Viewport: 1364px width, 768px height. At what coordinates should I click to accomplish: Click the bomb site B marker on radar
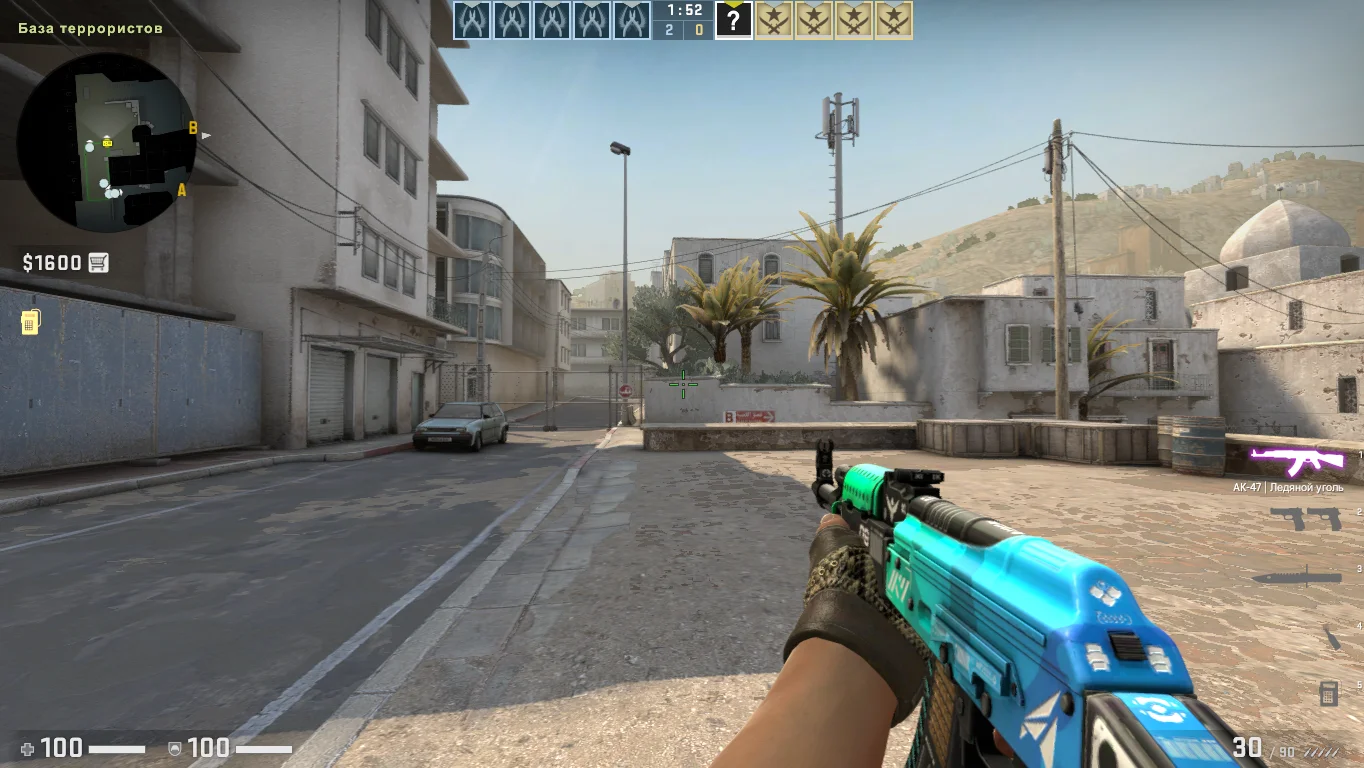click(193, 128)
